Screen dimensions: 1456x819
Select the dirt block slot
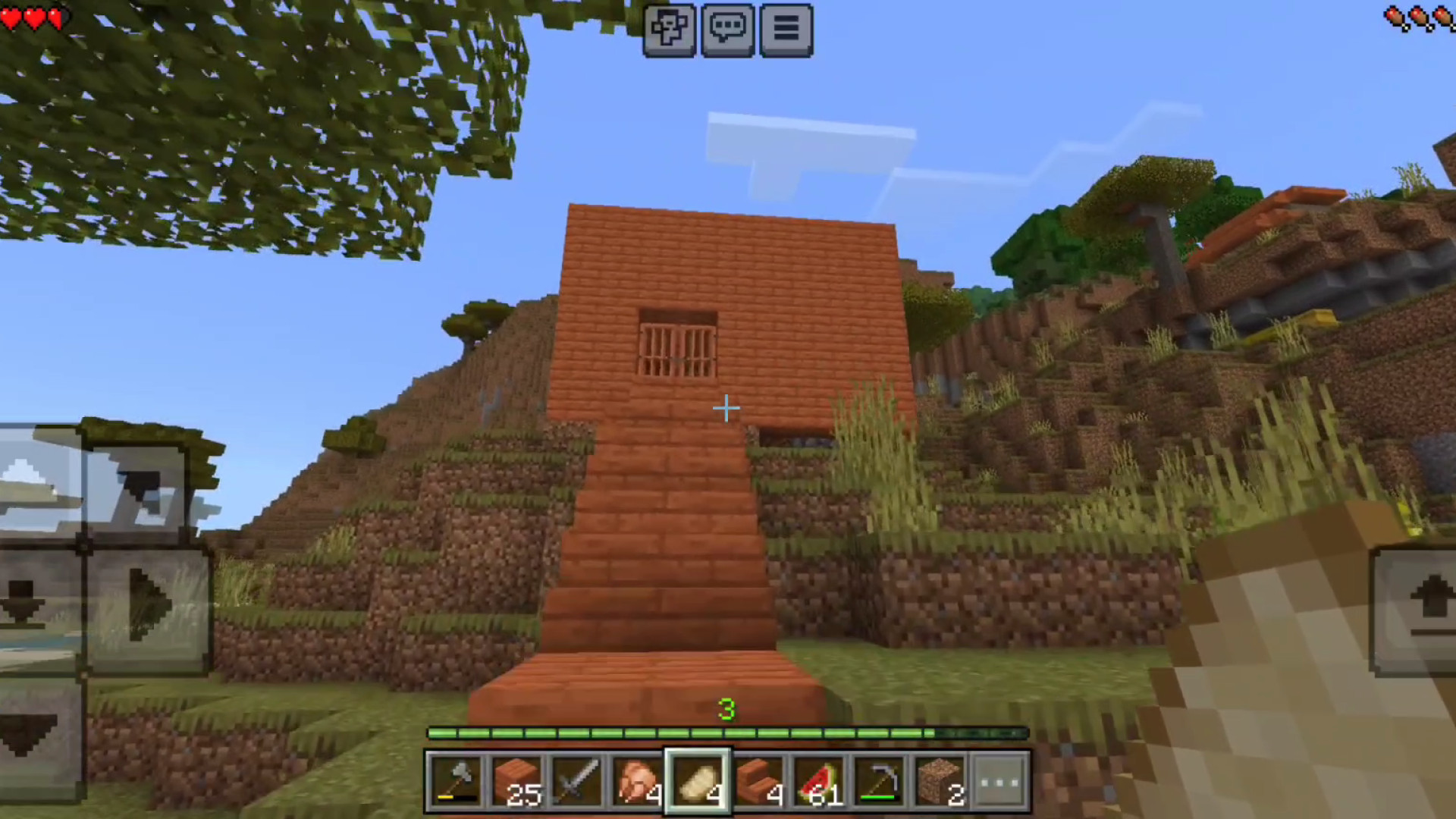[x=940, y=781]
